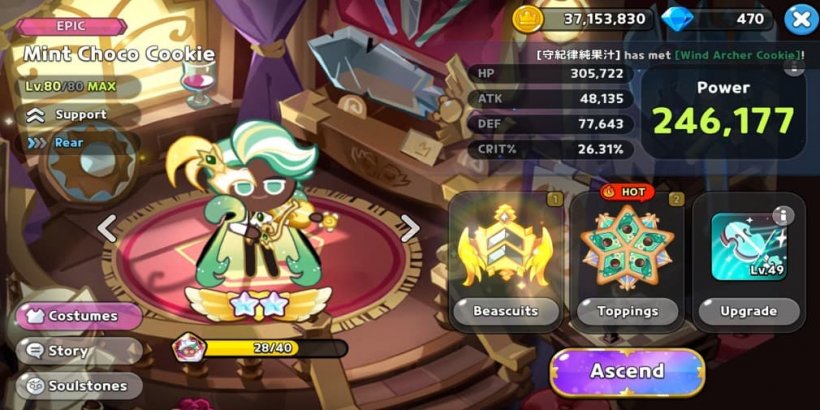The height and width of the screenshot is (410, 820).
Task: Open the Beascuits panel
Action: (504, 260)
